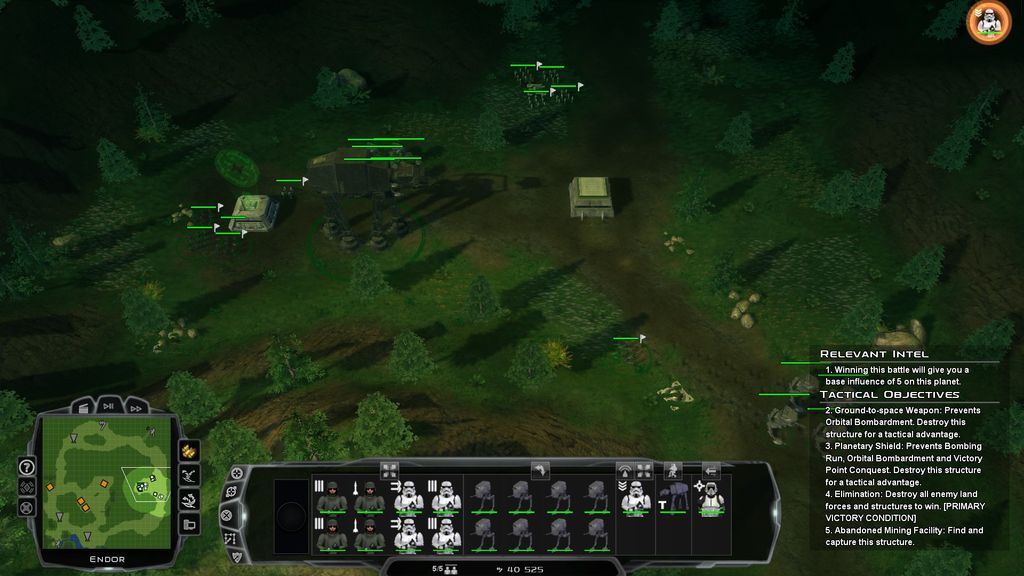The image size is (1024, 576).
Task: Click the left arrow button above scout trooper
Action: (x=711, y=469)
